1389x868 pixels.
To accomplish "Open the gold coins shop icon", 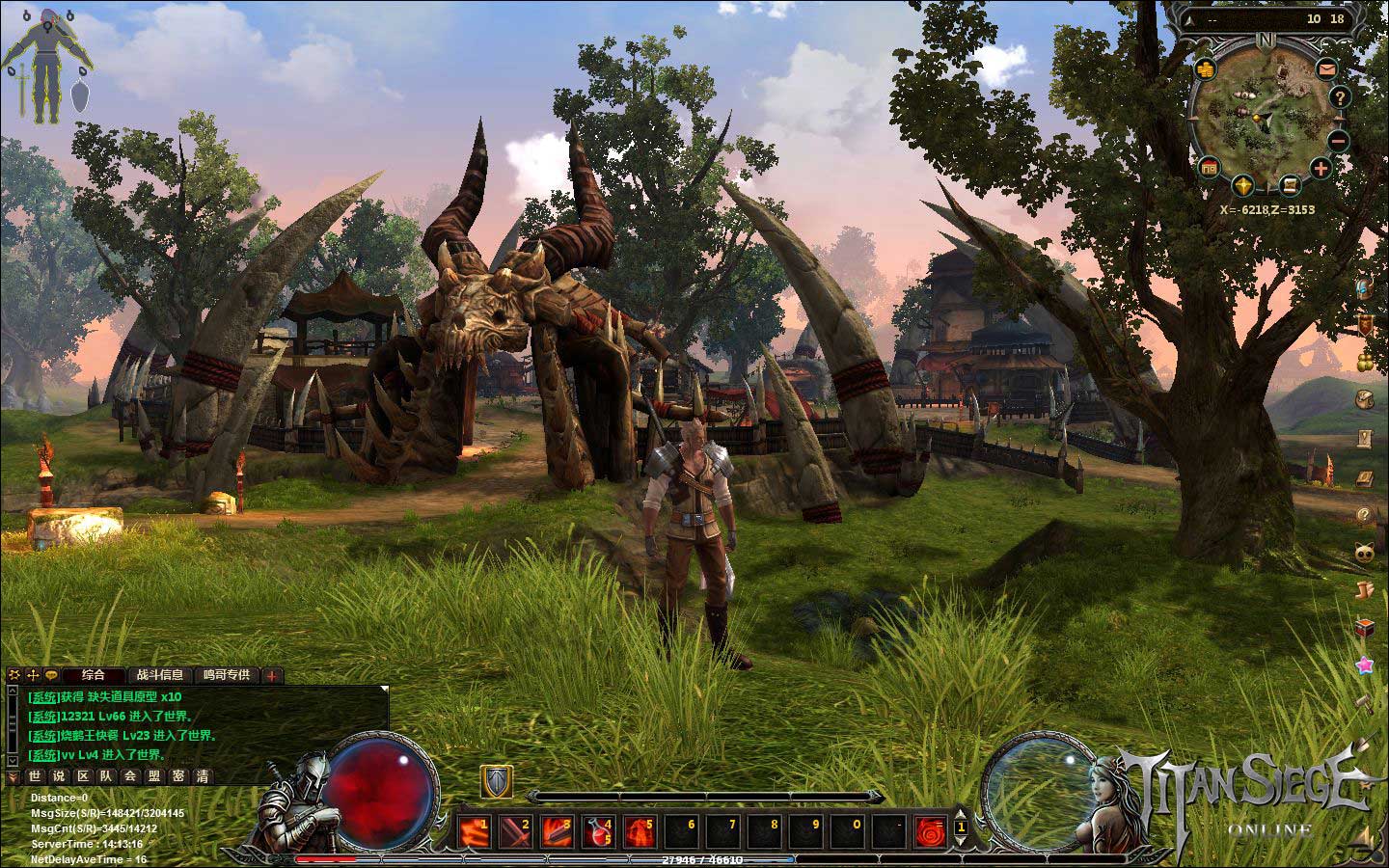I will [x=1205, y=69].
